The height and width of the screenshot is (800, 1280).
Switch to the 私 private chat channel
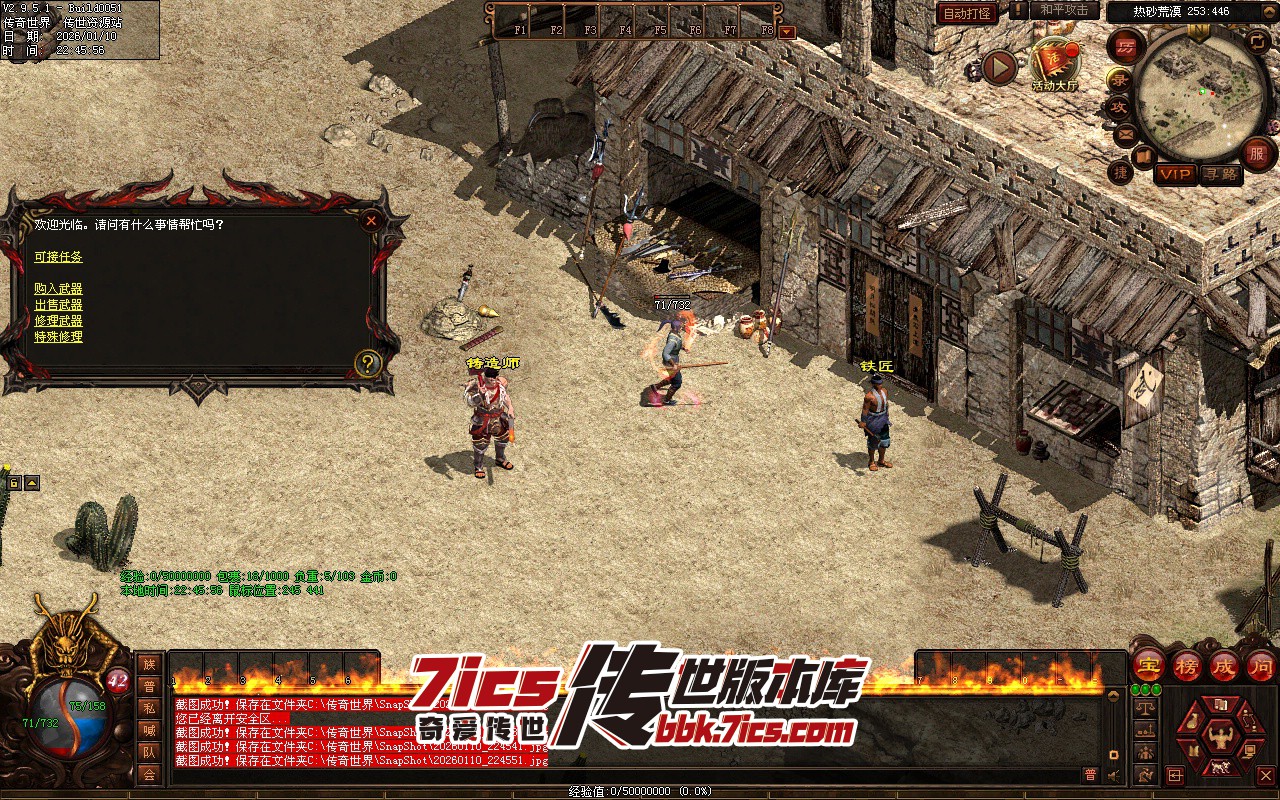point(149,708)
